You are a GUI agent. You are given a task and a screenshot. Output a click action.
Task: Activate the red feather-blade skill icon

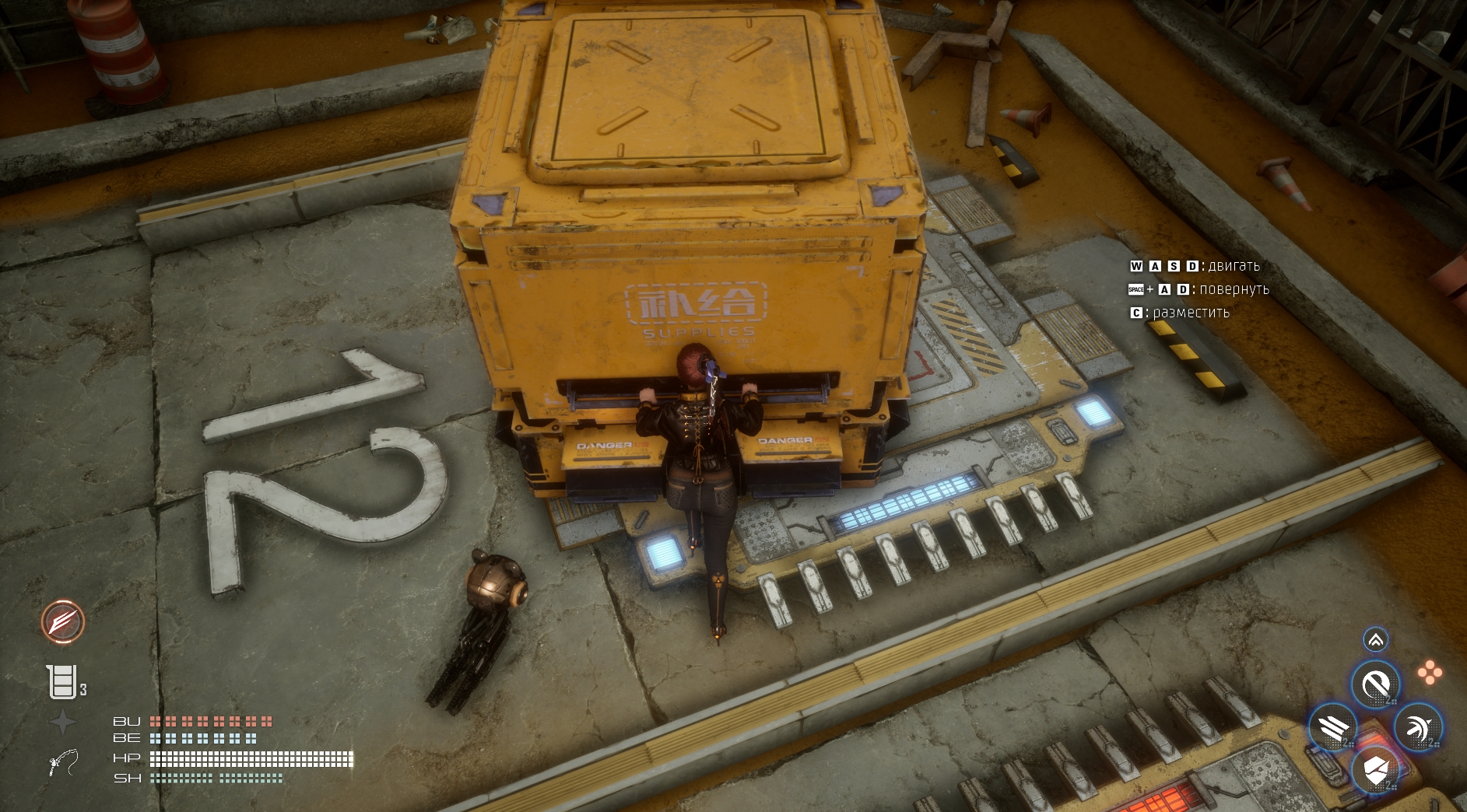tap(62, 621)
